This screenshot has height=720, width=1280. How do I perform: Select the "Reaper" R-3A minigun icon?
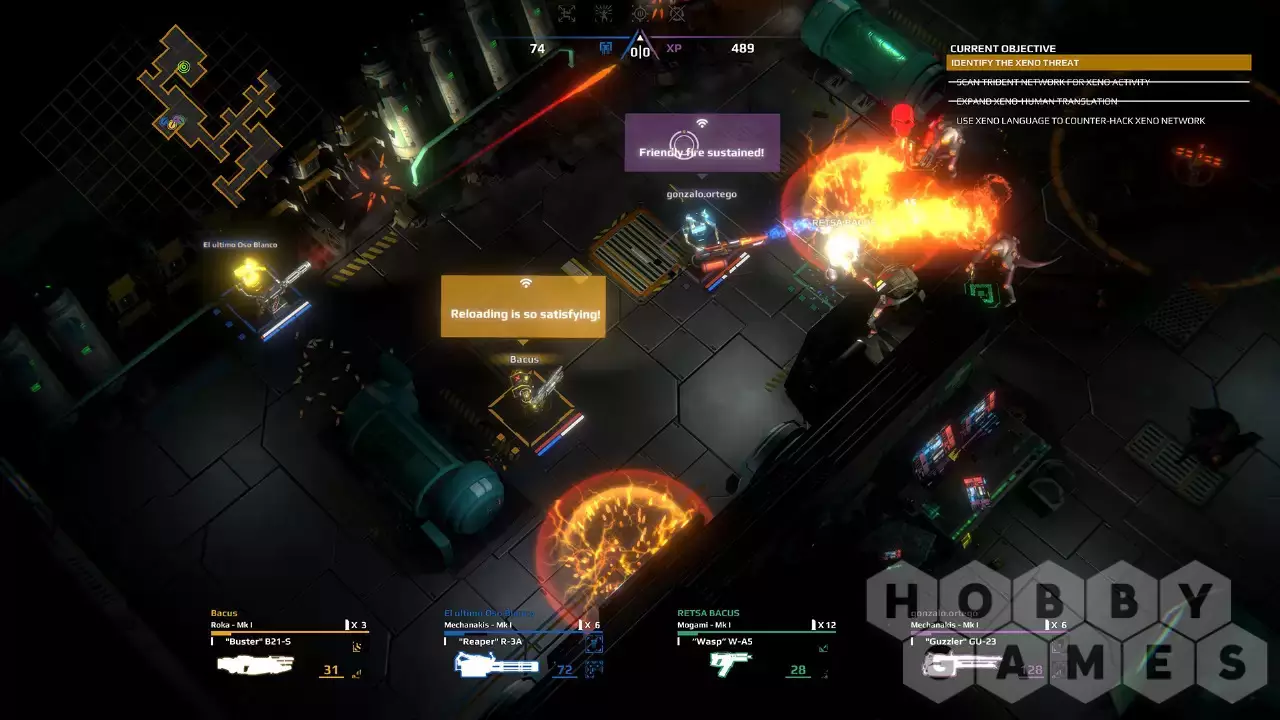496,664
